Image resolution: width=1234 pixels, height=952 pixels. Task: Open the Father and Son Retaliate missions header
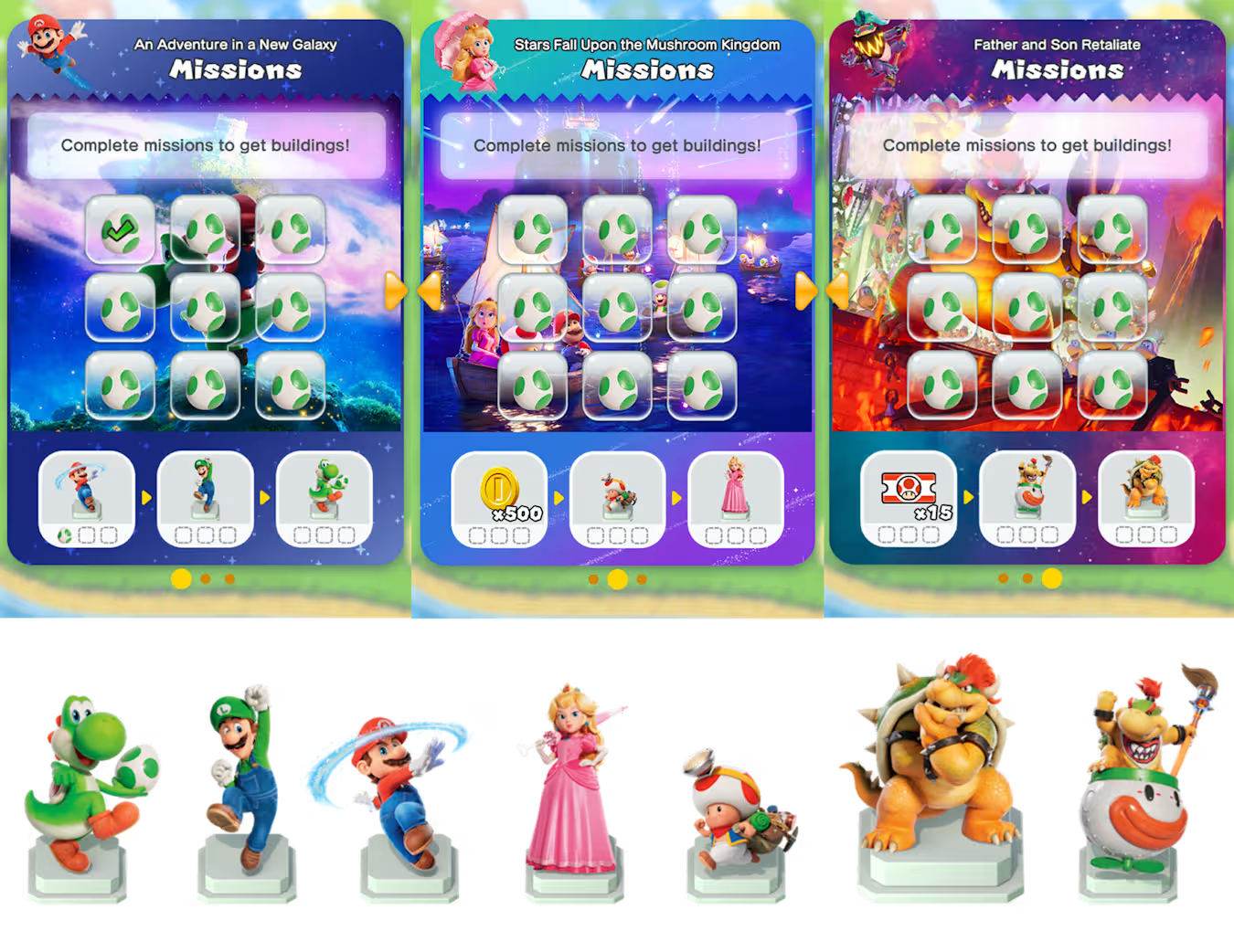point(1056,44)
